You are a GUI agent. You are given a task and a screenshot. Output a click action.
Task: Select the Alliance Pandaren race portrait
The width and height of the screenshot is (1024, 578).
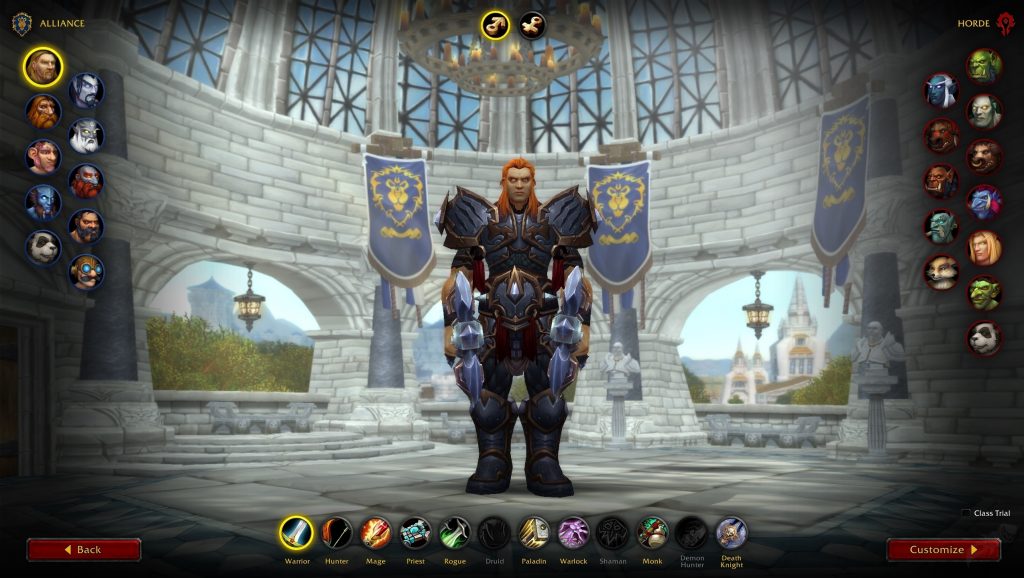[x=43, y=247]
